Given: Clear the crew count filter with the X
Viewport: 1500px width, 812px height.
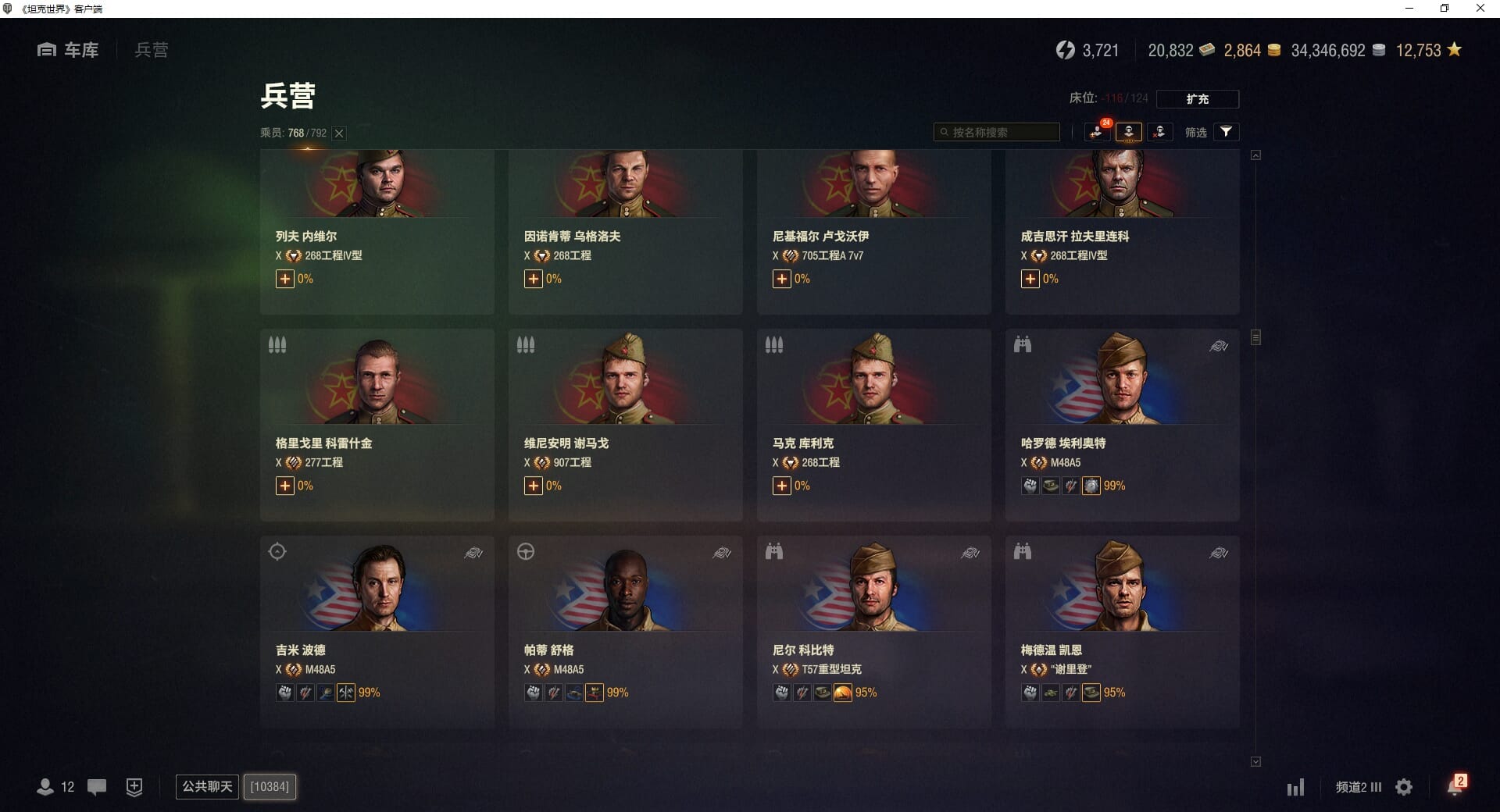Looking at the screenshot, I should tap(339, 134).
